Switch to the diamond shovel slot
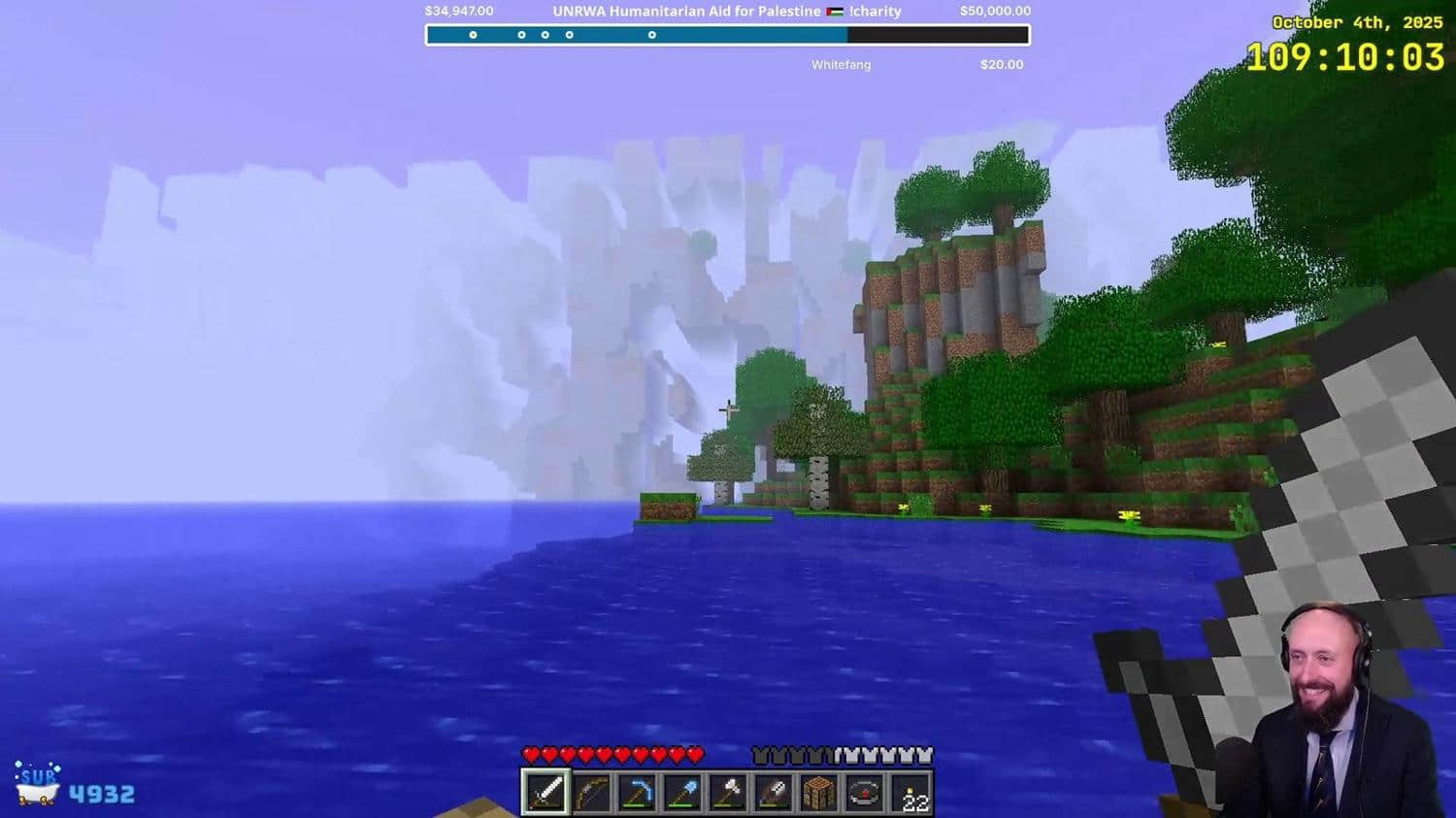The width and height of the screenshot is (1456, 818). click(681, 793)
